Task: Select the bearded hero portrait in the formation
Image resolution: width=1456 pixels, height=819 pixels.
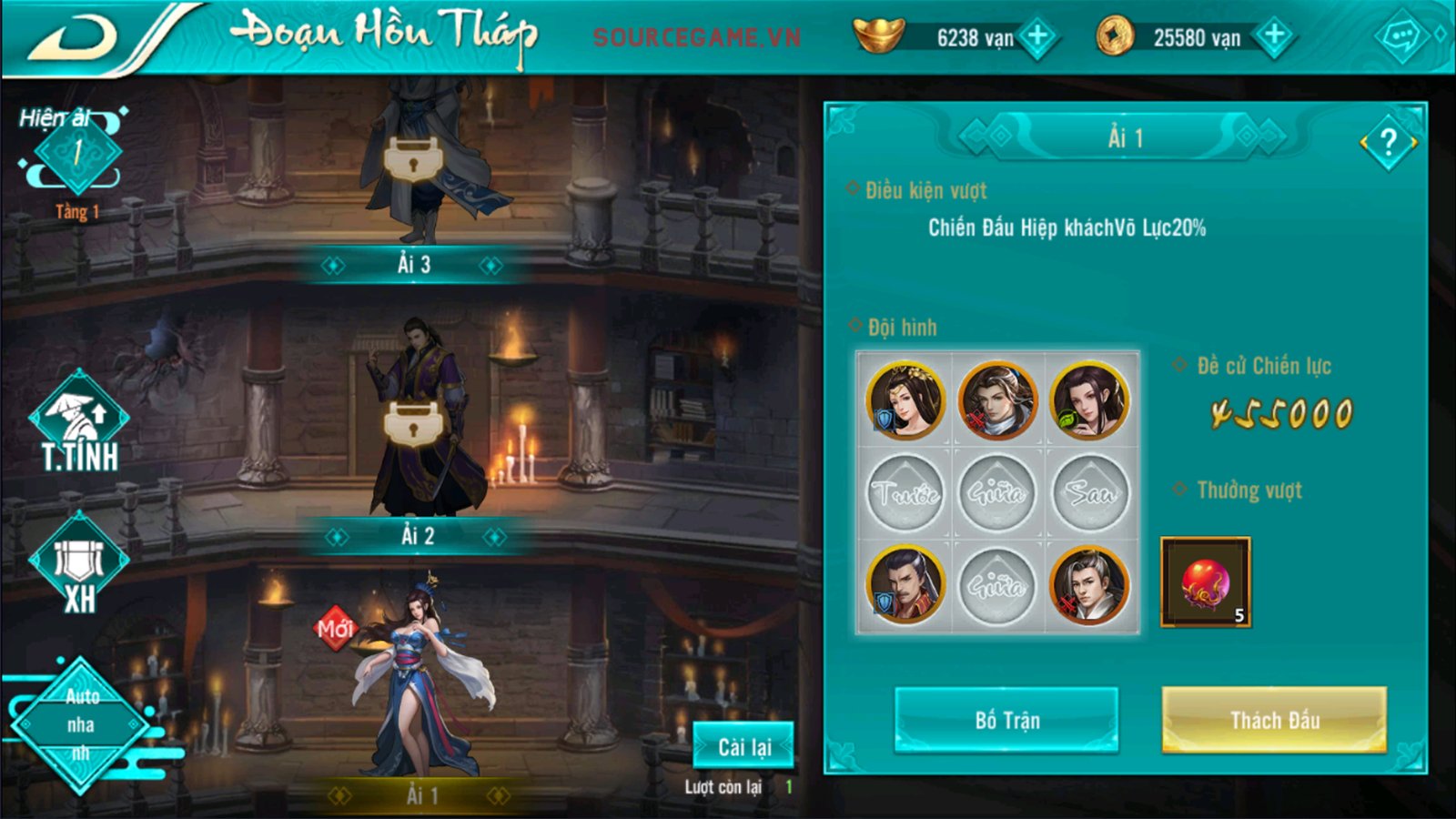Action: 905,585
